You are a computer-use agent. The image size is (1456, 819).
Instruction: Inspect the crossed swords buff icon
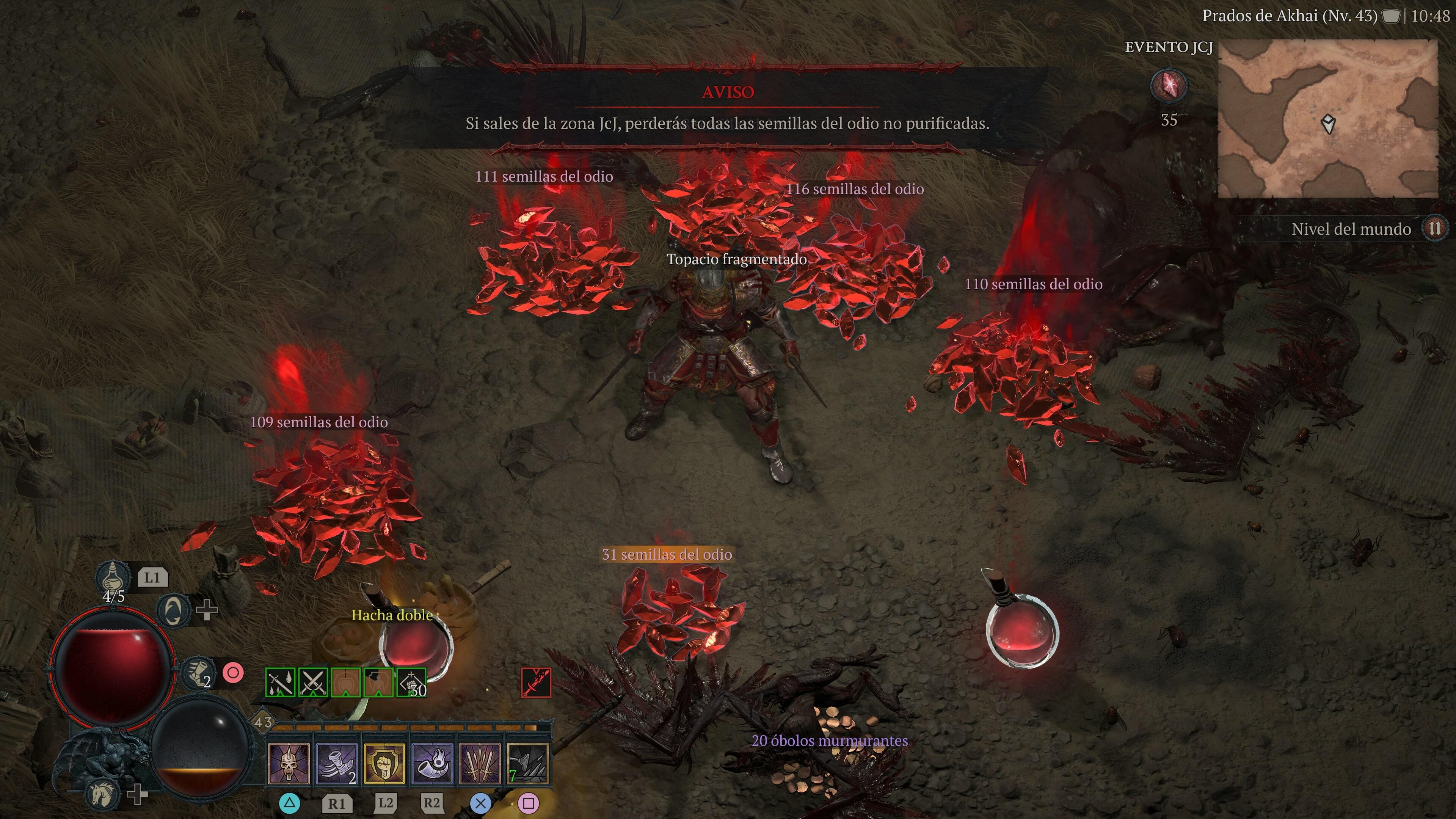(313, 683)
